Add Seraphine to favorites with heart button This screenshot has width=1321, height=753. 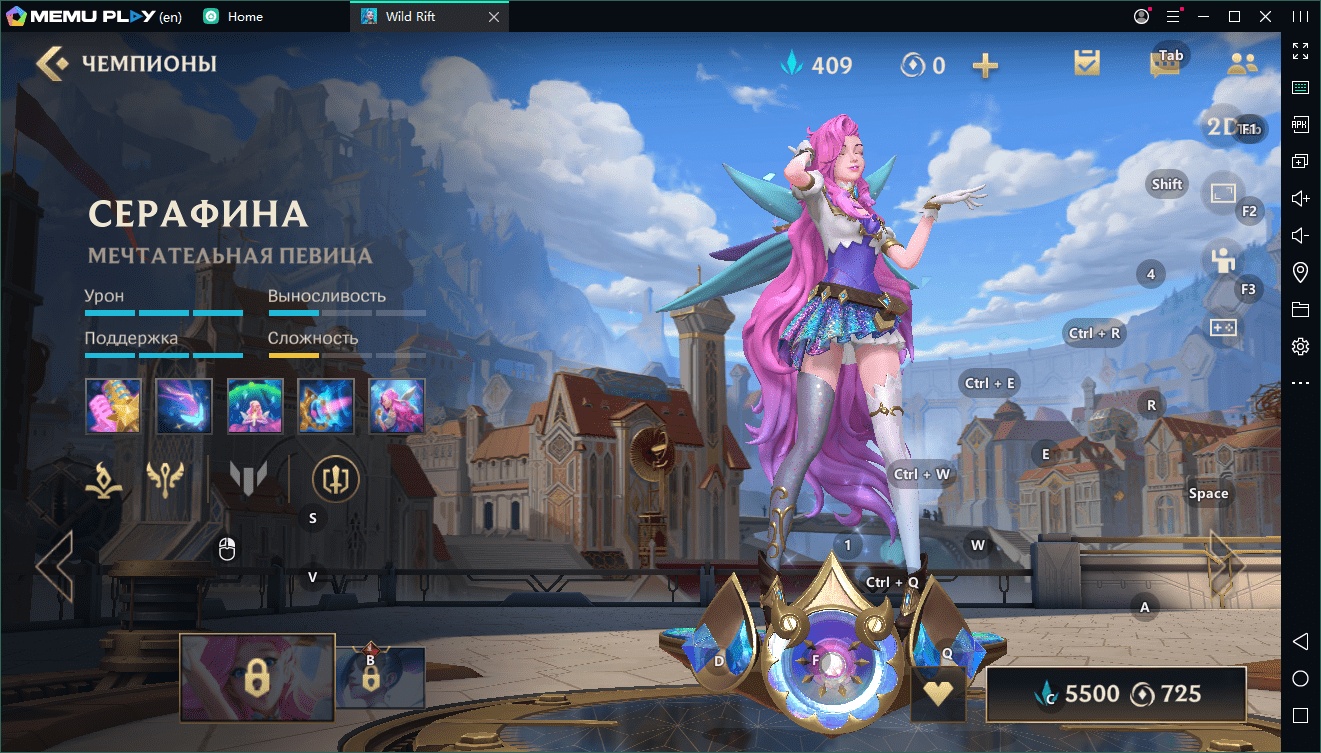pos(937,694)
